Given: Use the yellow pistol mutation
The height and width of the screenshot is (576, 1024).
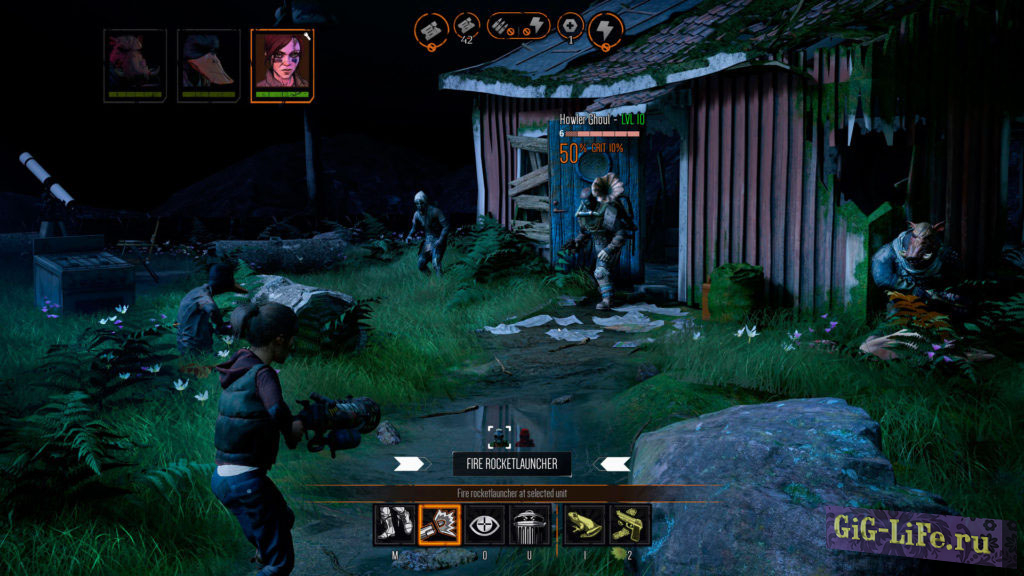Looking at the screenshot, I should coord(630,525).
